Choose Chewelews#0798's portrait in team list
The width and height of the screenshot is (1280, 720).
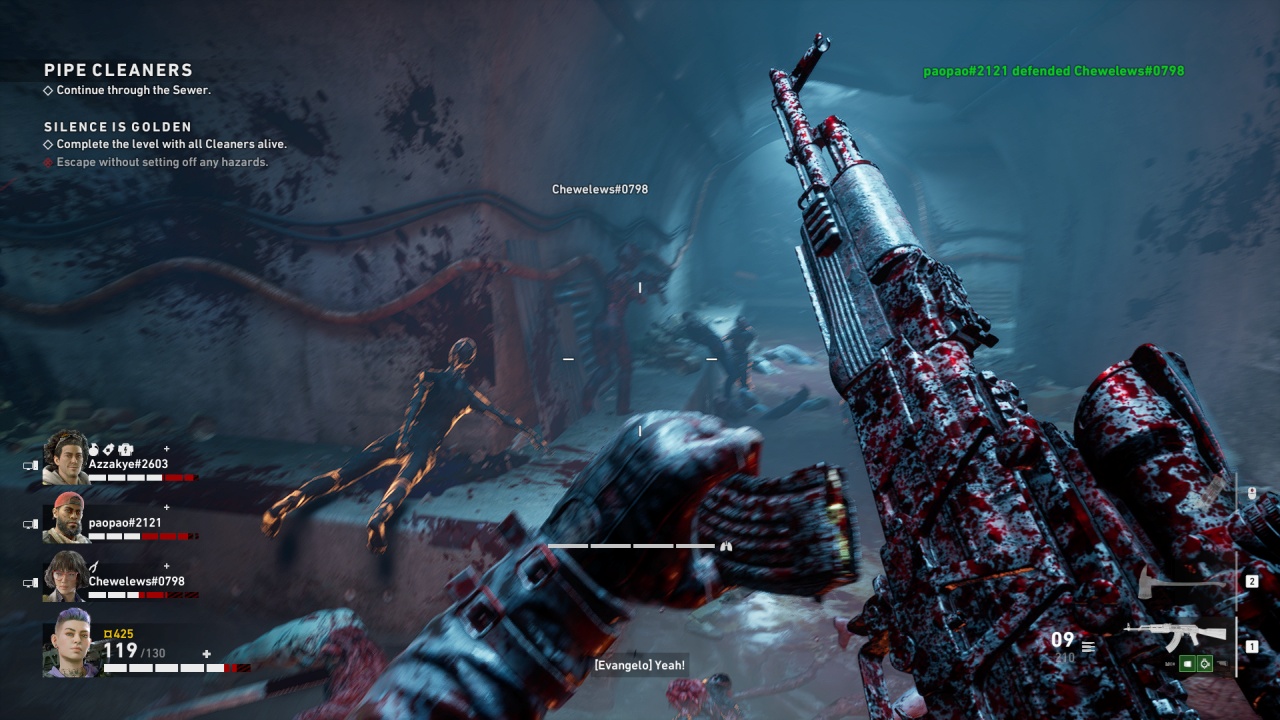66,576
